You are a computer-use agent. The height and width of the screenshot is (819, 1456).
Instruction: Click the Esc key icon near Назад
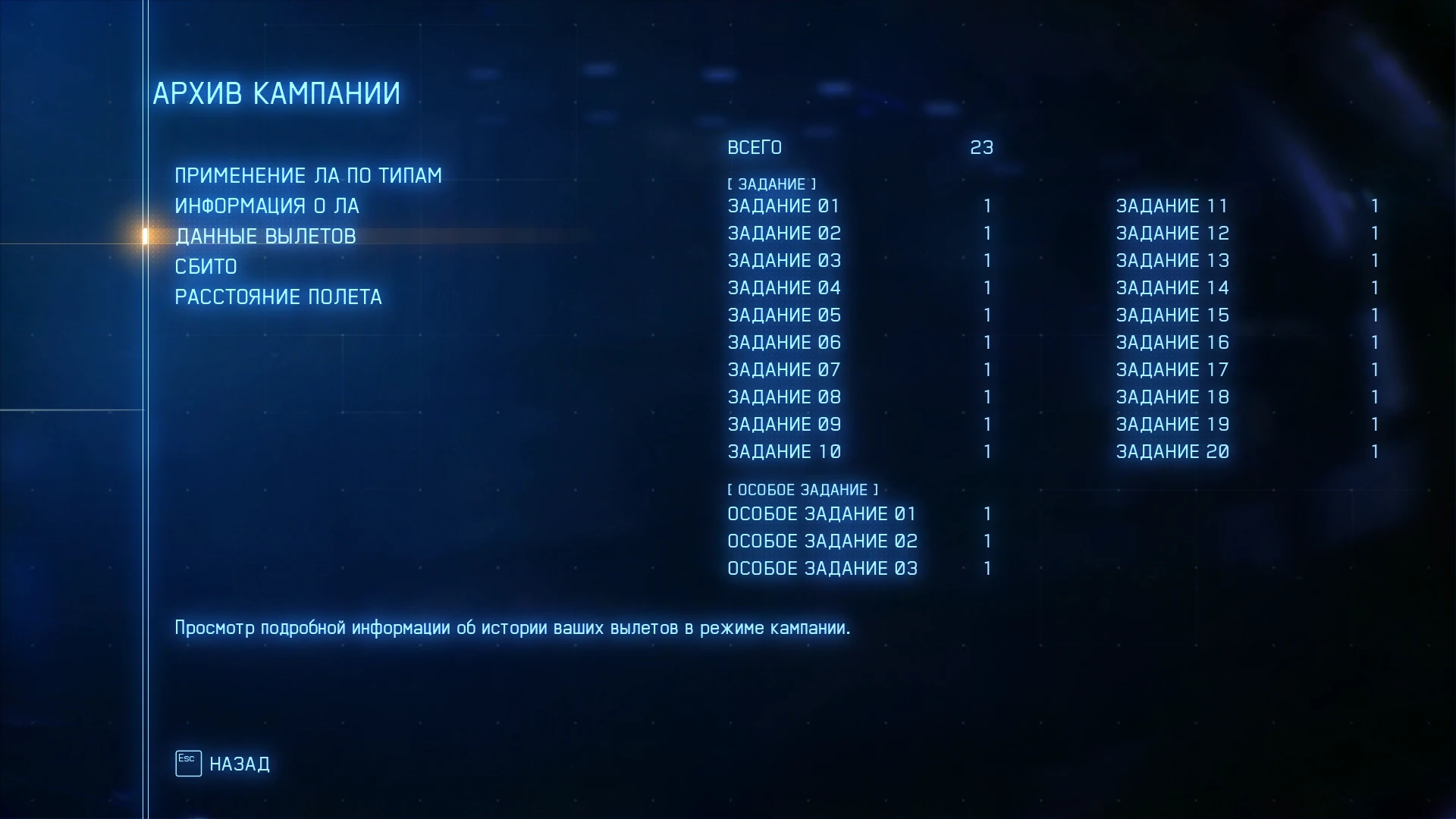pos(187,763)
